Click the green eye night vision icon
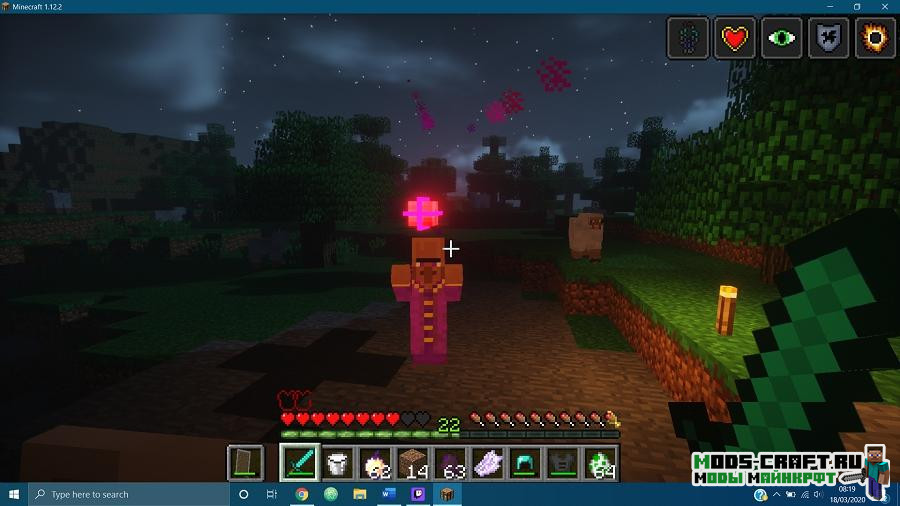900x506 pixels. [783, 38]
